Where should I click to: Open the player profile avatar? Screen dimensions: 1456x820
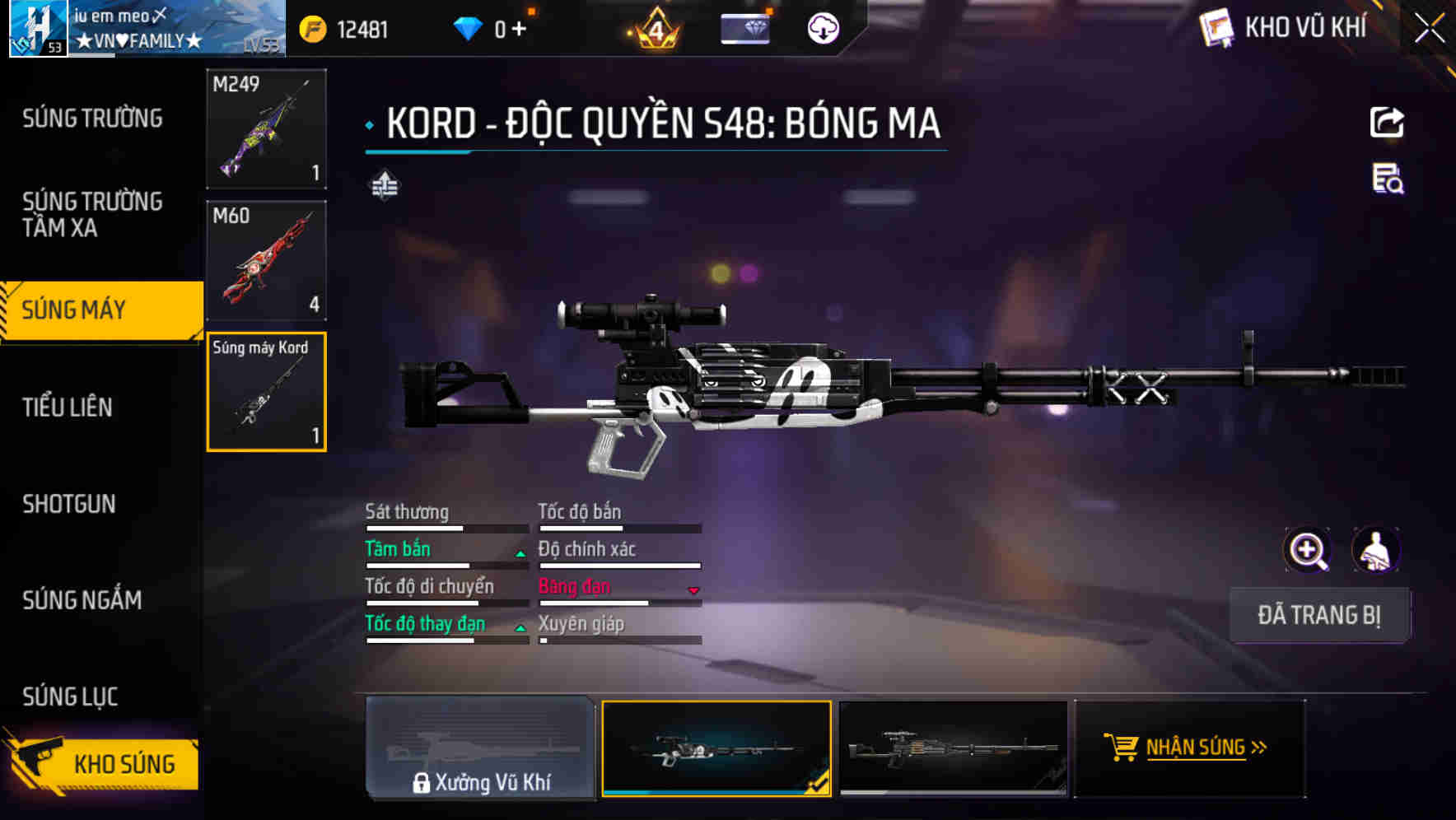pyautogui.click(x=38, y=28)
